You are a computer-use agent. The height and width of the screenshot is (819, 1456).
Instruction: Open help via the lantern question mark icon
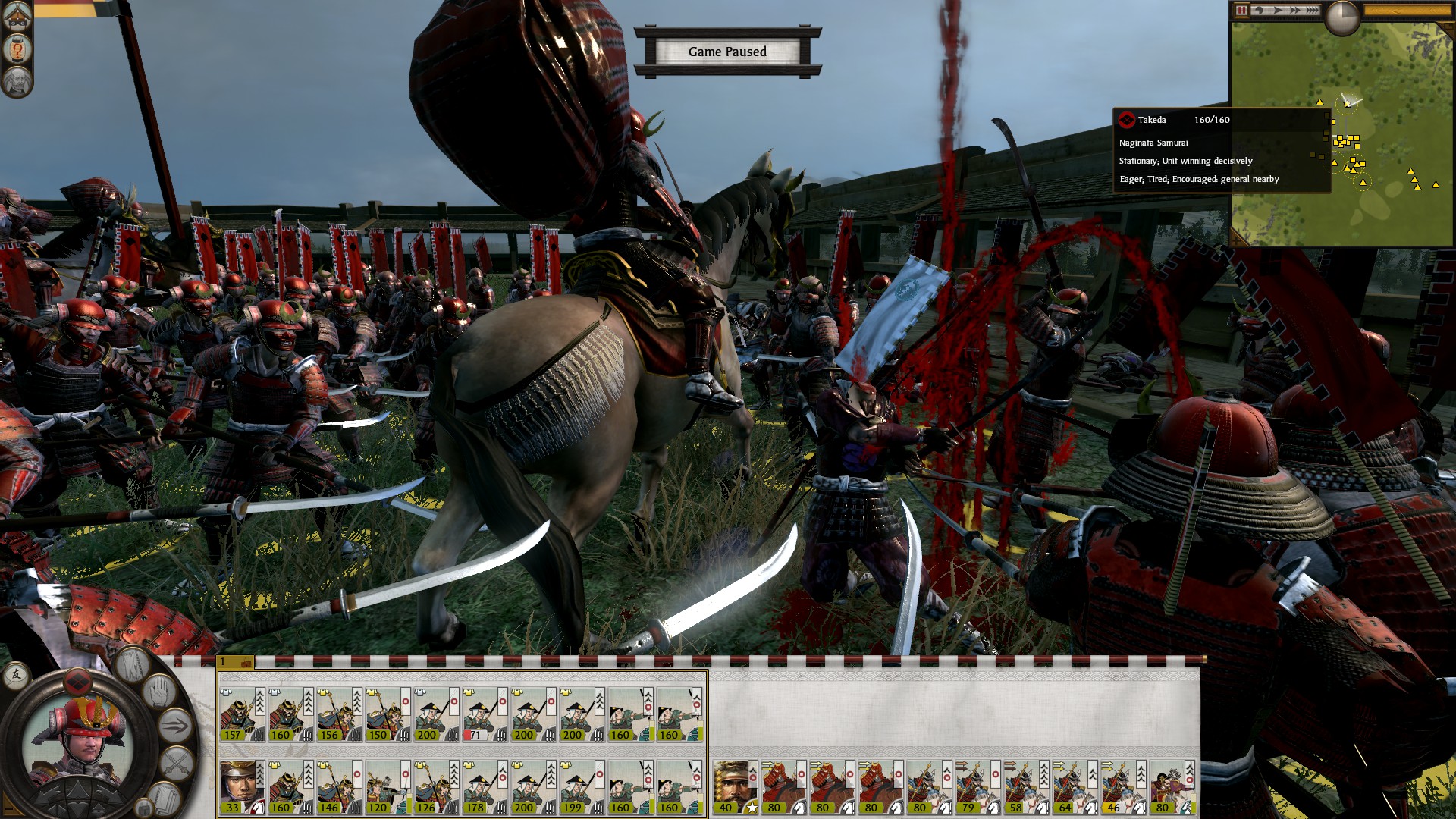[x=15, y=47]
